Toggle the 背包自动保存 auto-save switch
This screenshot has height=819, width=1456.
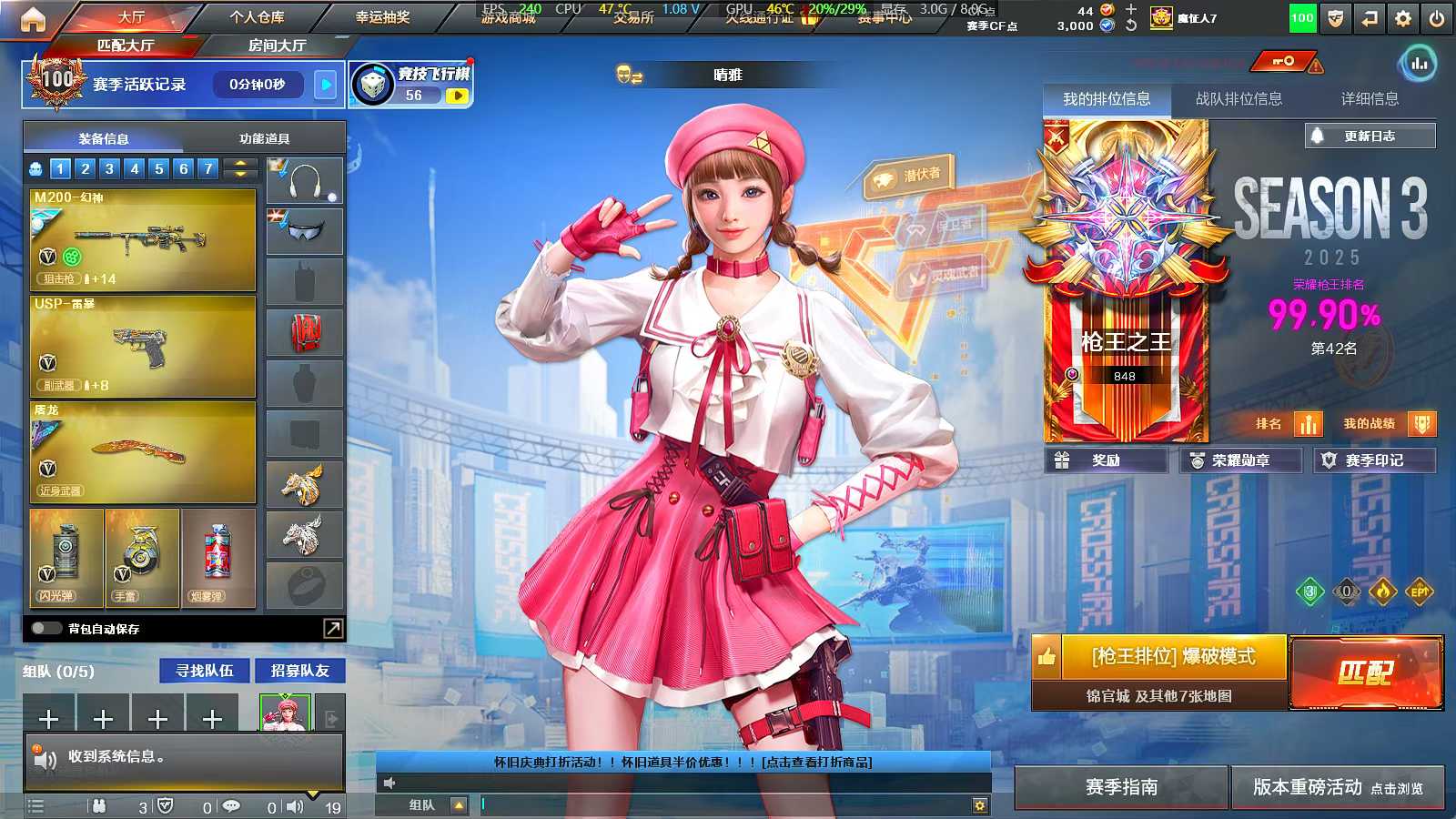(43, 628)
